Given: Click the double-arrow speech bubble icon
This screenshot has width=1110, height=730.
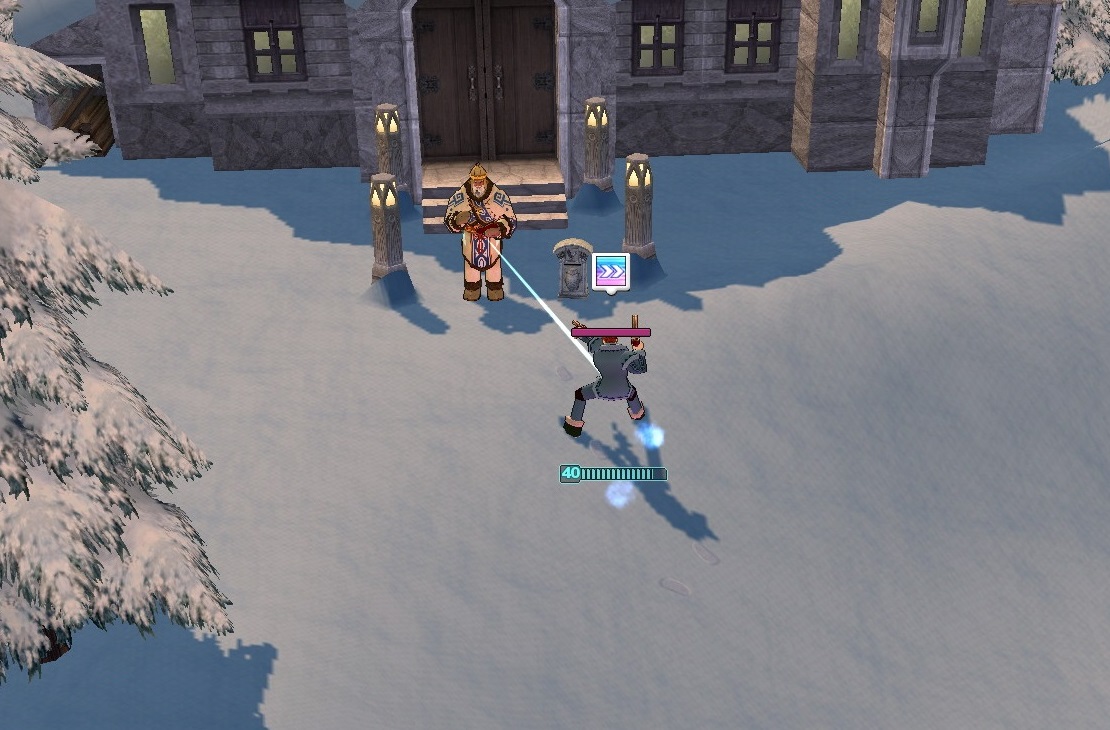Looking at the screenshot, I should point(610,270).
